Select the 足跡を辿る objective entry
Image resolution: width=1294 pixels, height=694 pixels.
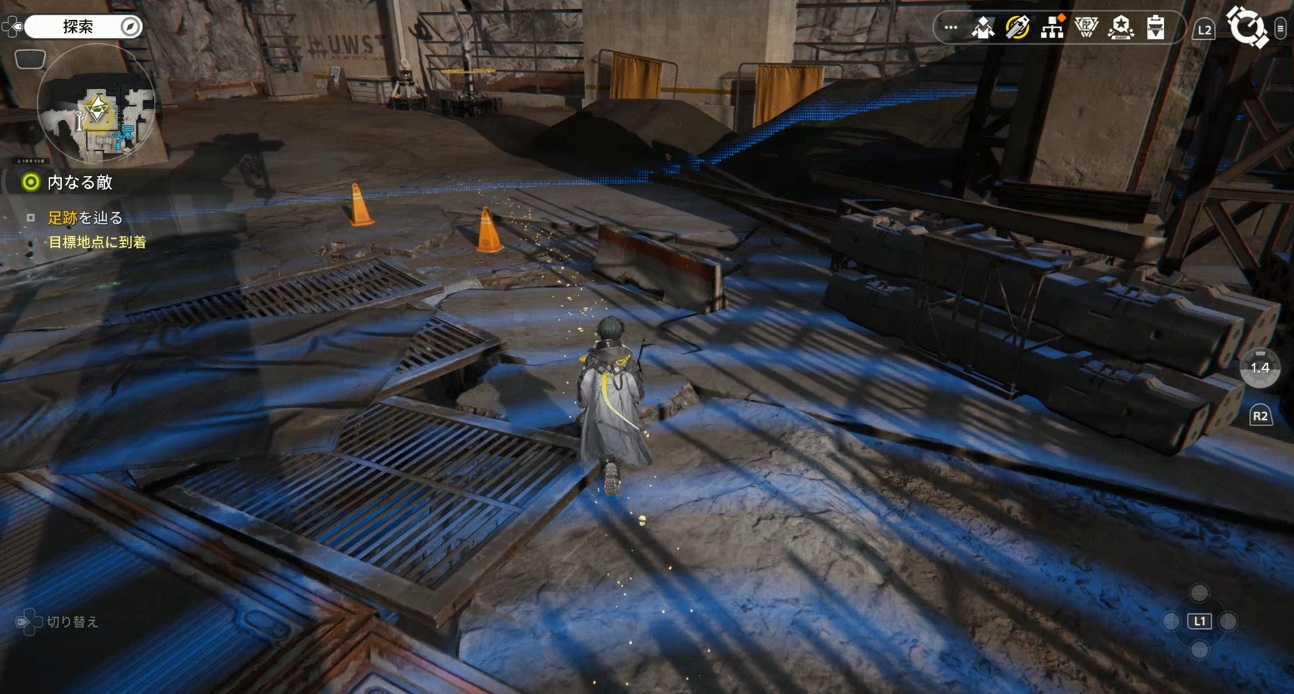(85, 218)
